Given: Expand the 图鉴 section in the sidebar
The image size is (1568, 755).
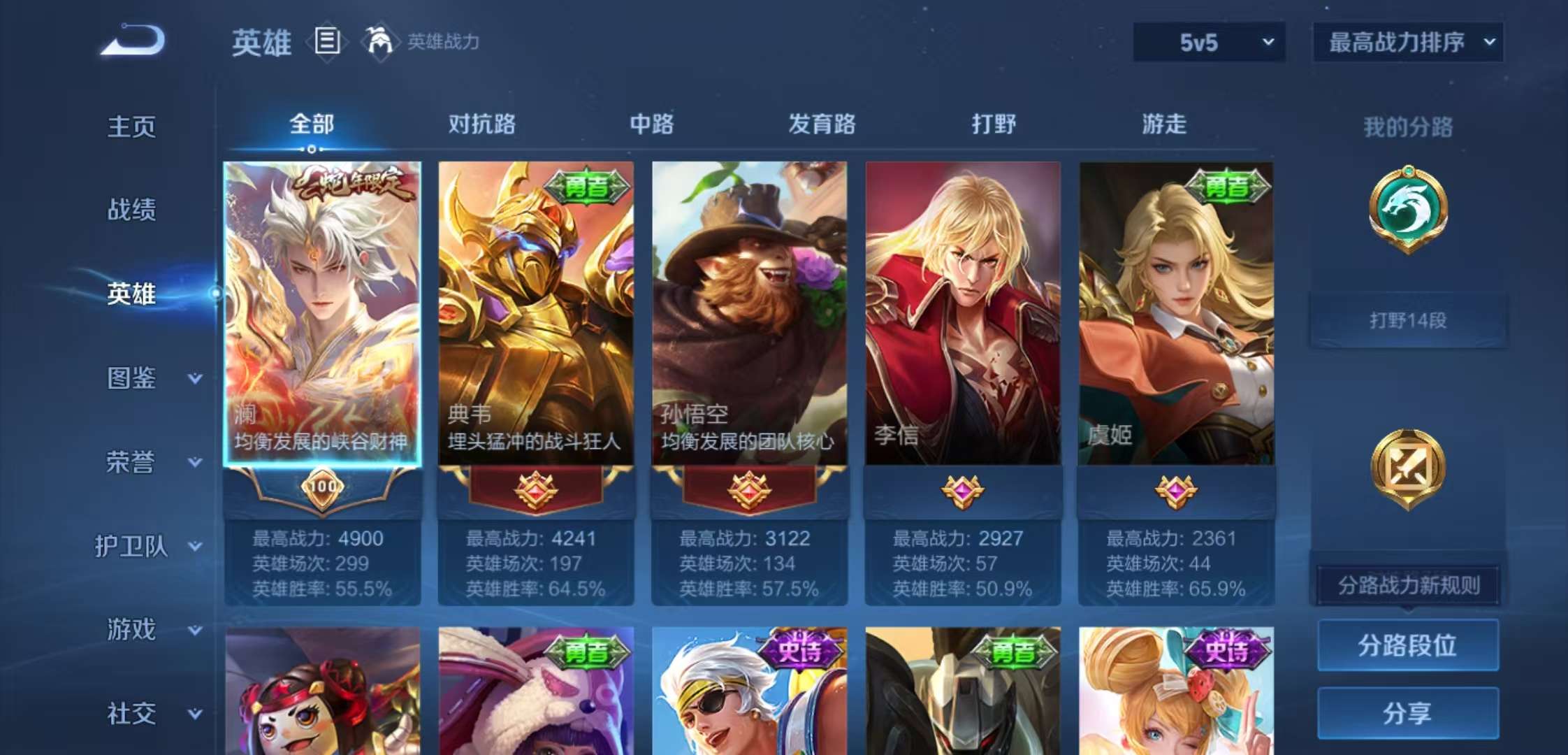Looking at the screenshot, I should 131,377.
